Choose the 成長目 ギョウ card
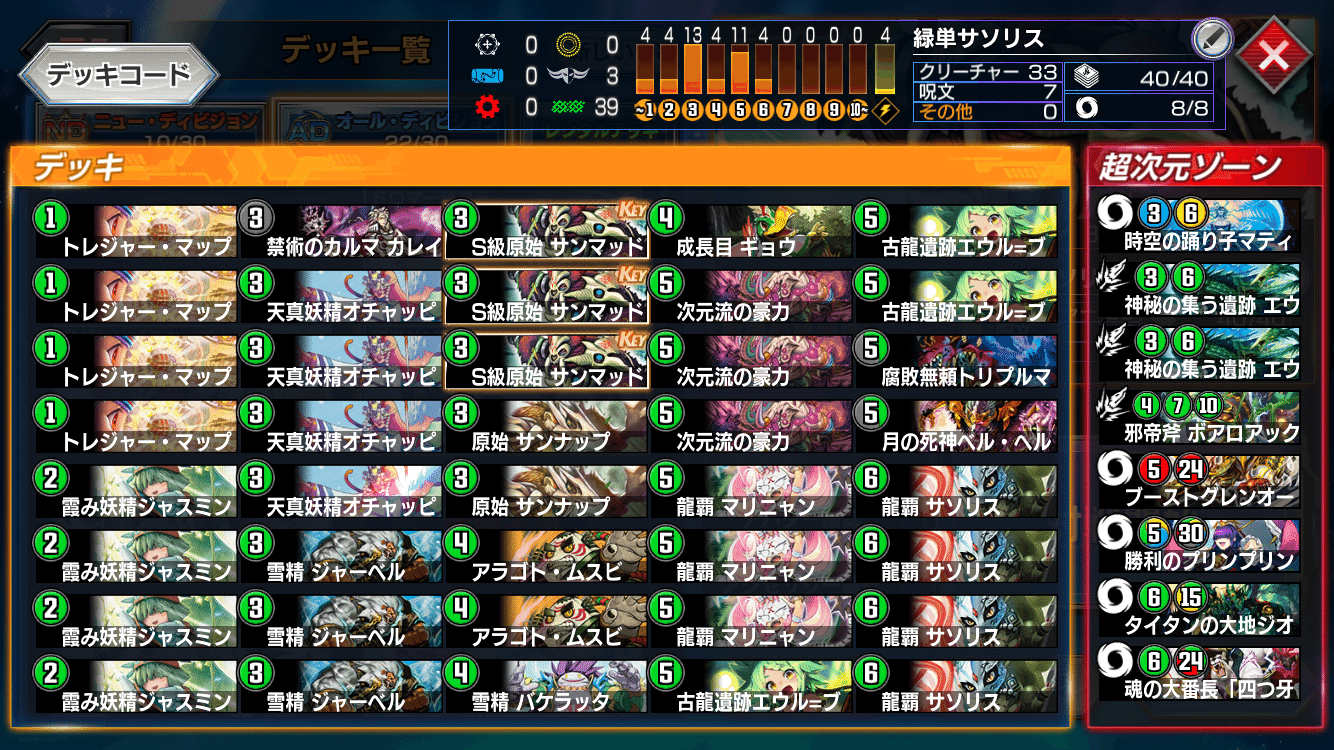This screenshot has width=1334, height=750. click(752, 232)
